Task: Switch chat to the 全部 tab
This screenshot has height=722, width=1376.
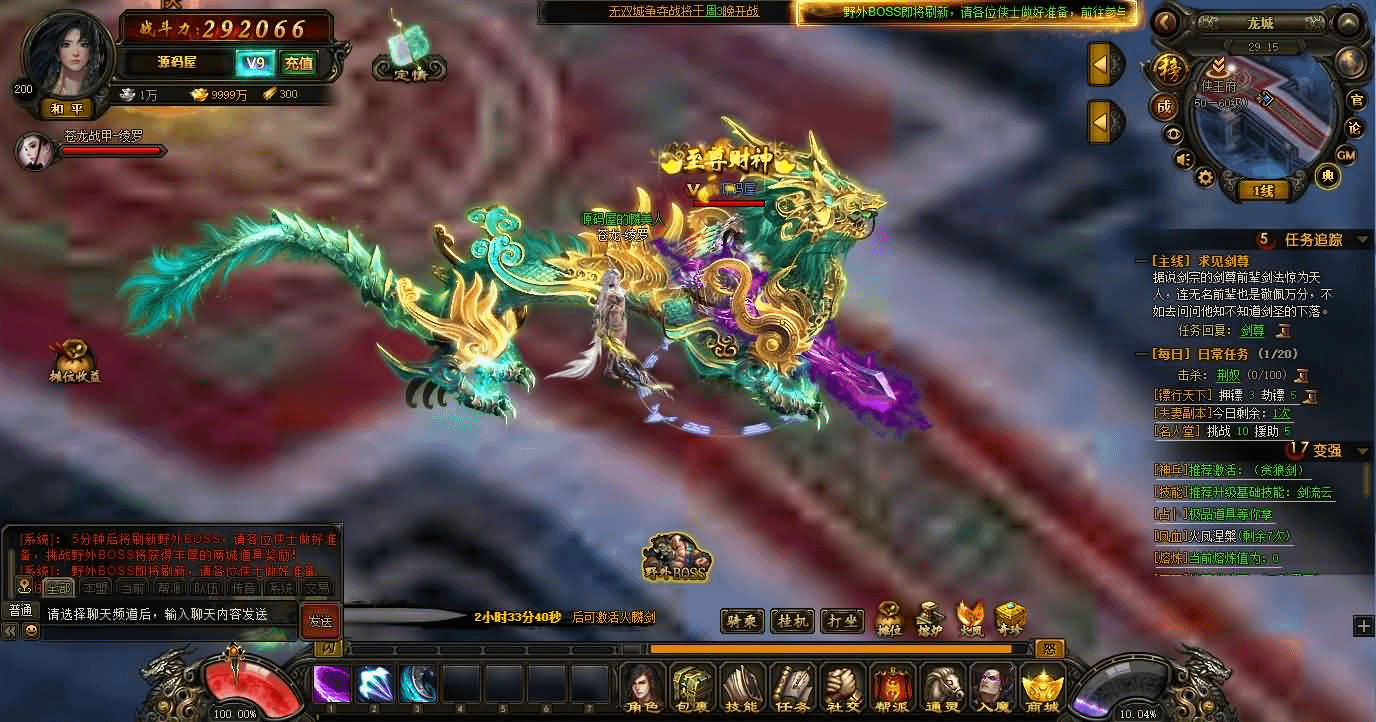Action: point(58,588)
